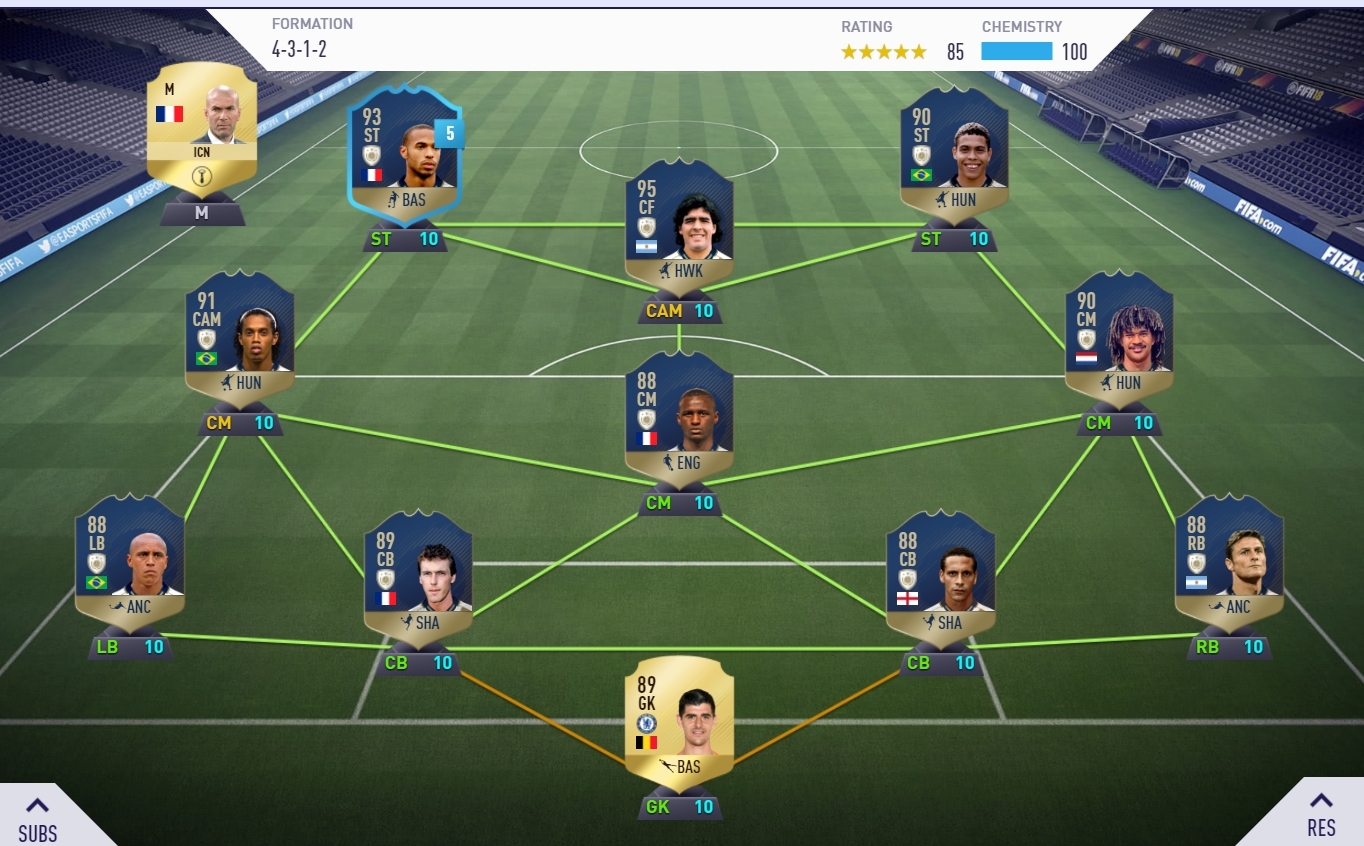Screen dimensions: 1364x846
Task: Click the FORMATION header label
Action: (313, 23)
